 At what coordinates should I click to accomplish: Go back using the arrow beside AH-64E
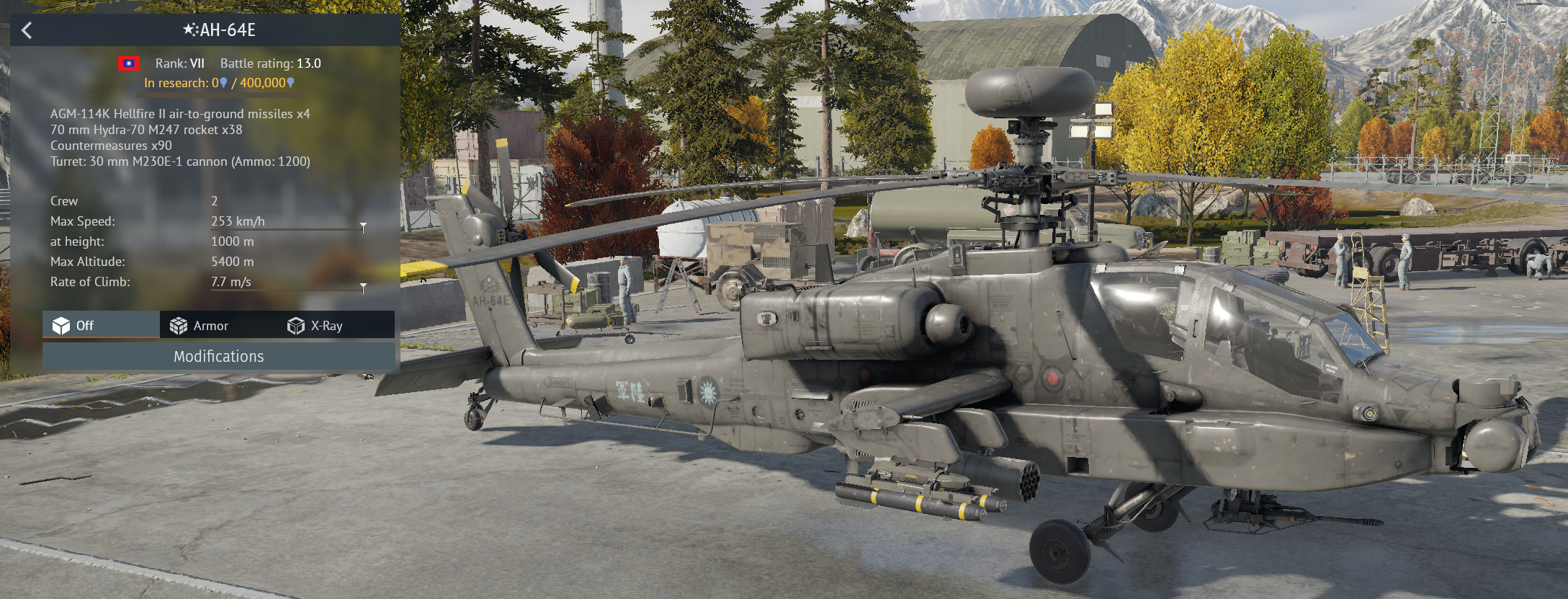click(27, 30)
